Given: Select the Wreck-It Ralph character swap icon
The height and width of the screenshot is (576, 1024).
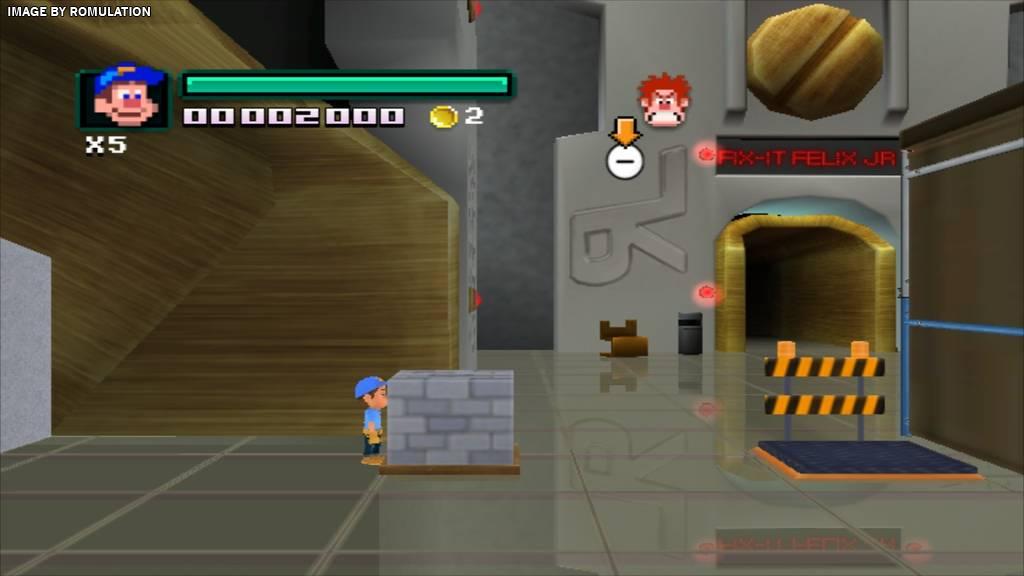Looking at the screenshot, I should 664,100.
